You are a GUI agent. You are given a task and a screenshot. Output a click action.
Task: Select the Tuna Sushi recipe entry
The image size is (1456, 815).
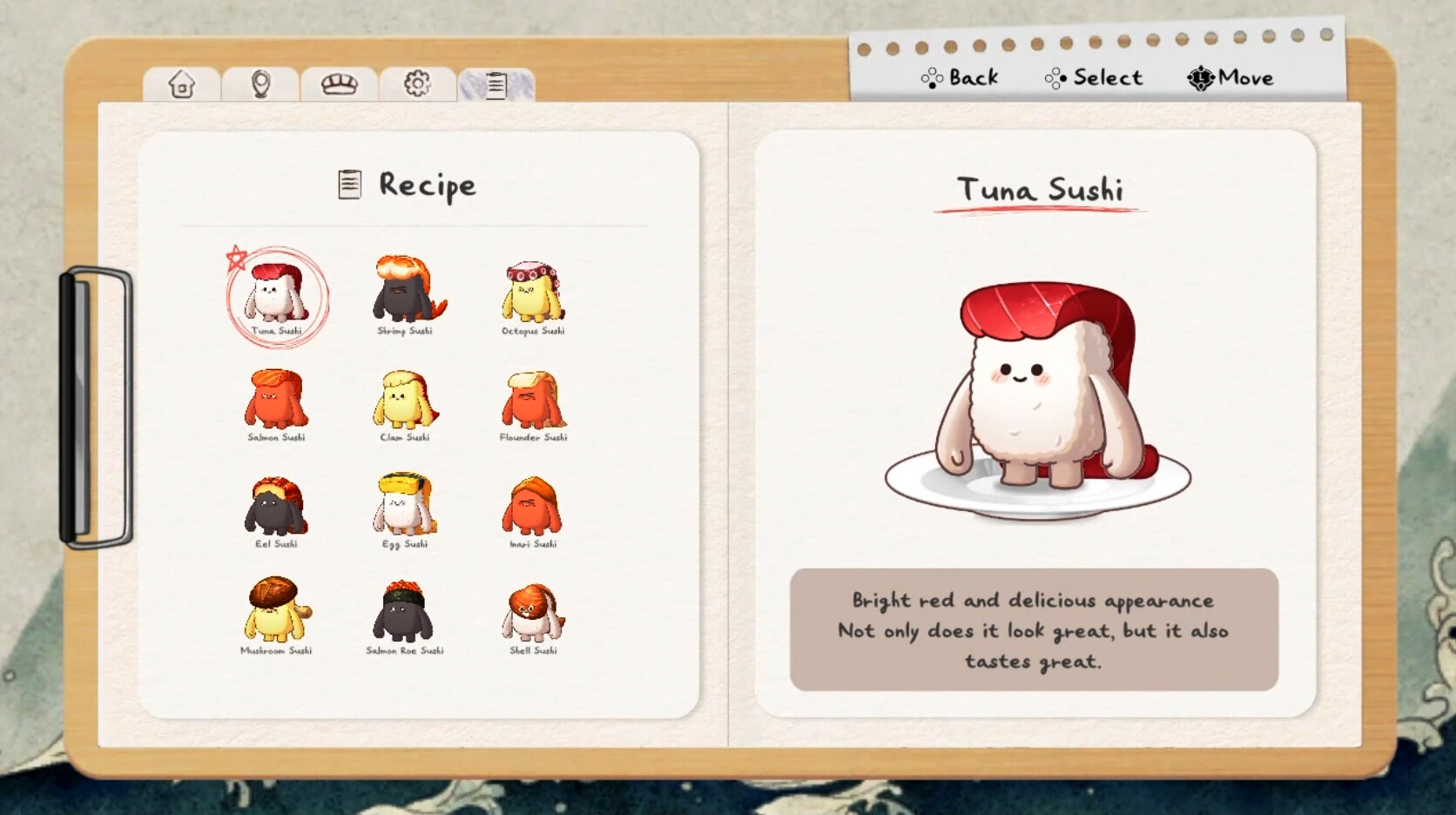point(277,296)
